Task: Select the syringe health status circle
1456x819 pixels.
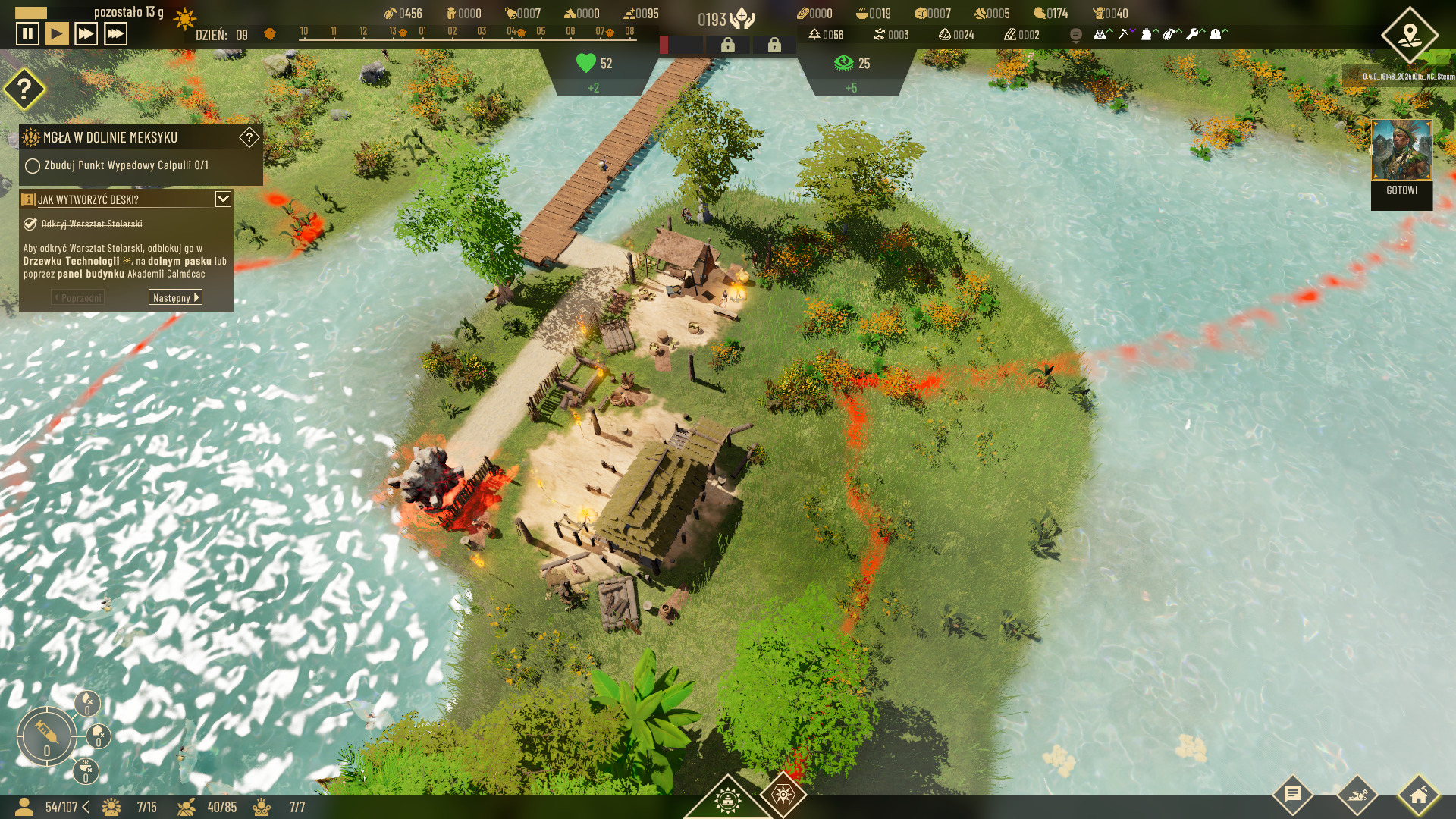Action: click(45, 735)
